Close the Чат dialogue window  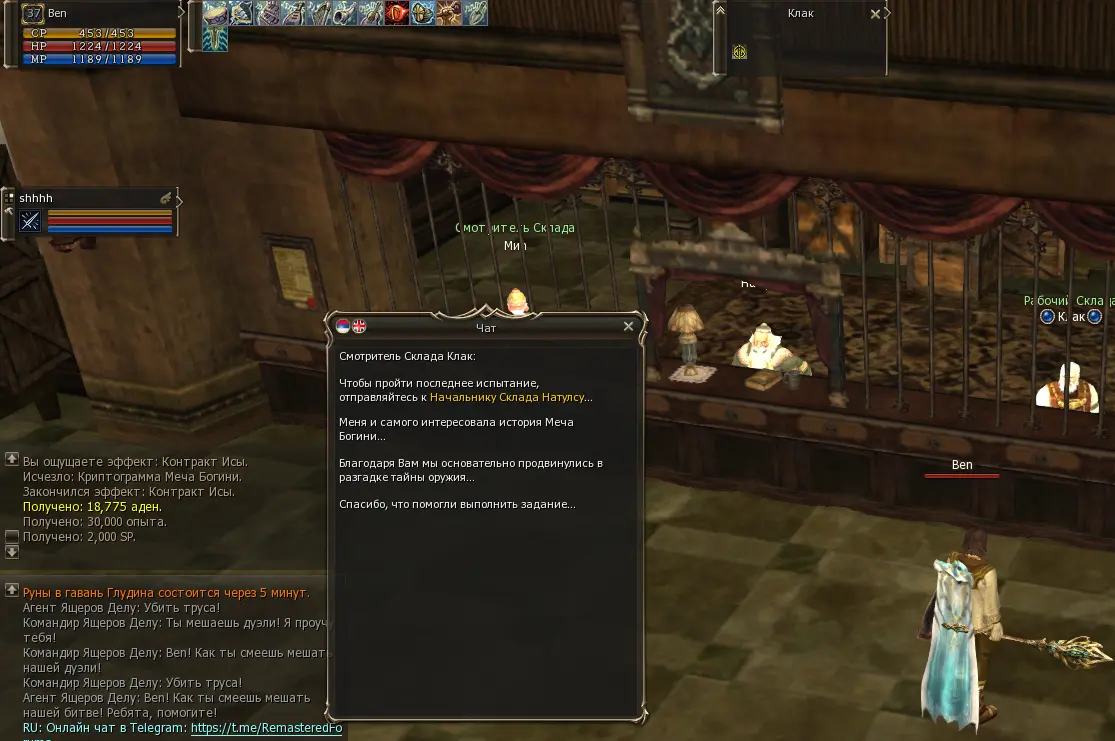[628, 326]
